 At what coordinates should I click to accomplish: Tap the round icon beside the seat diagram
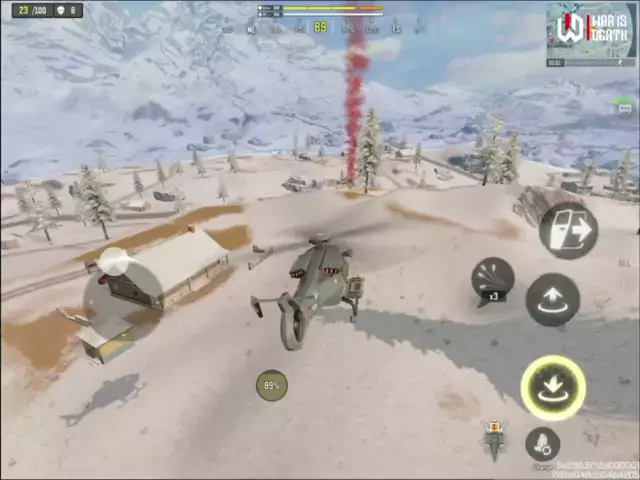542,442
